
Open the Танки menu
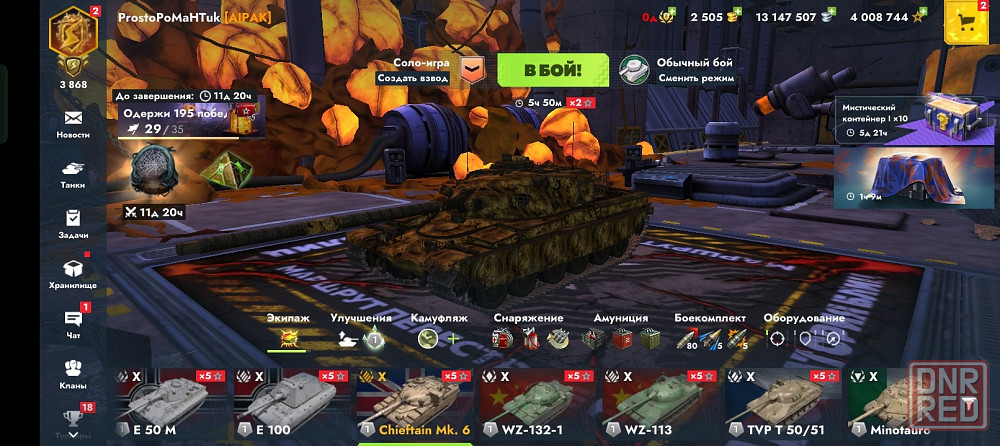pyautogui.click(x=73, y=174)
